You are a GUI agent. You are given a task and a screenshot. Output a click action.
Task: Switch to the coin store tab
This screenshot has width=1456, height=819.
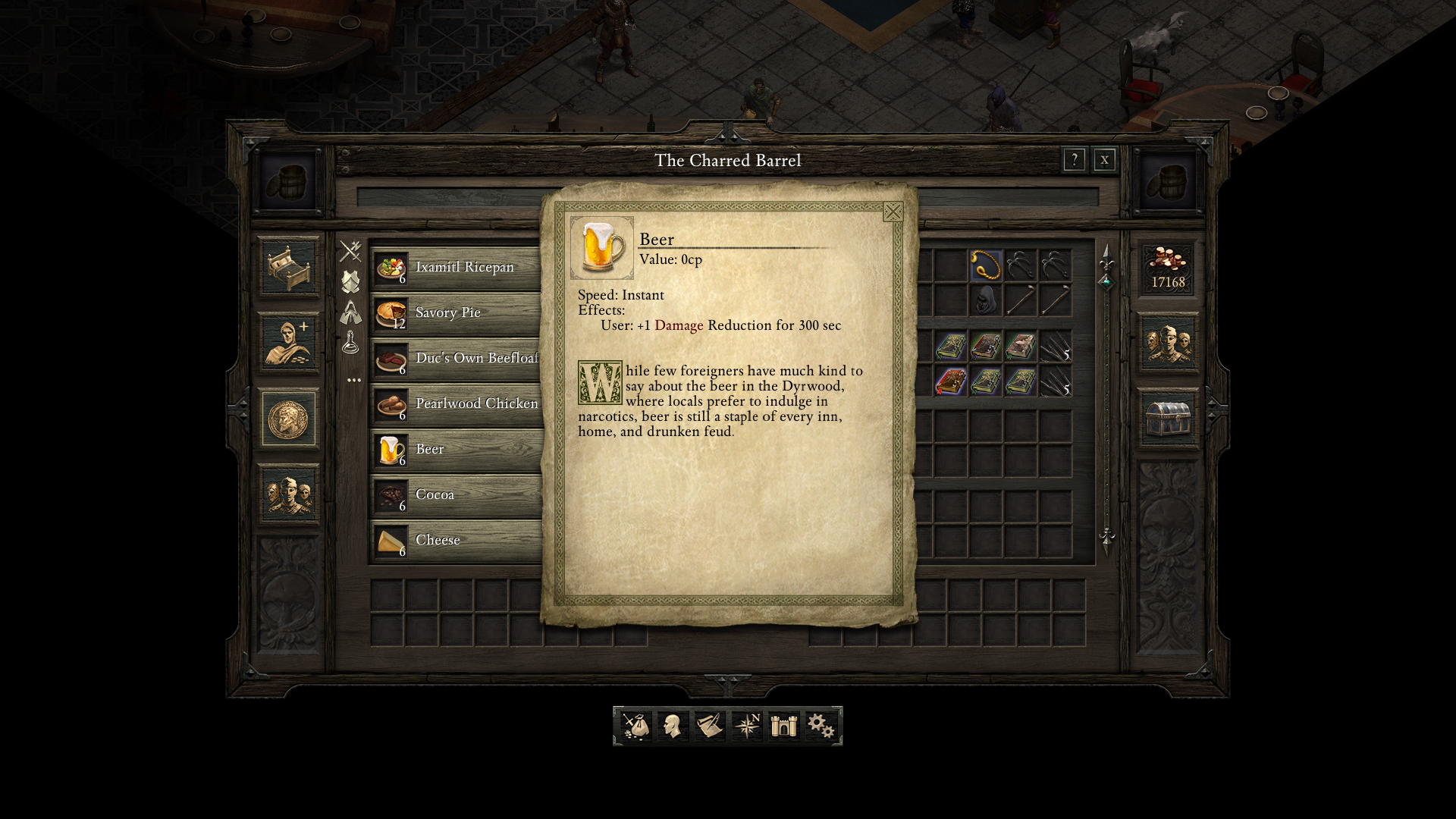click(288, 419)
